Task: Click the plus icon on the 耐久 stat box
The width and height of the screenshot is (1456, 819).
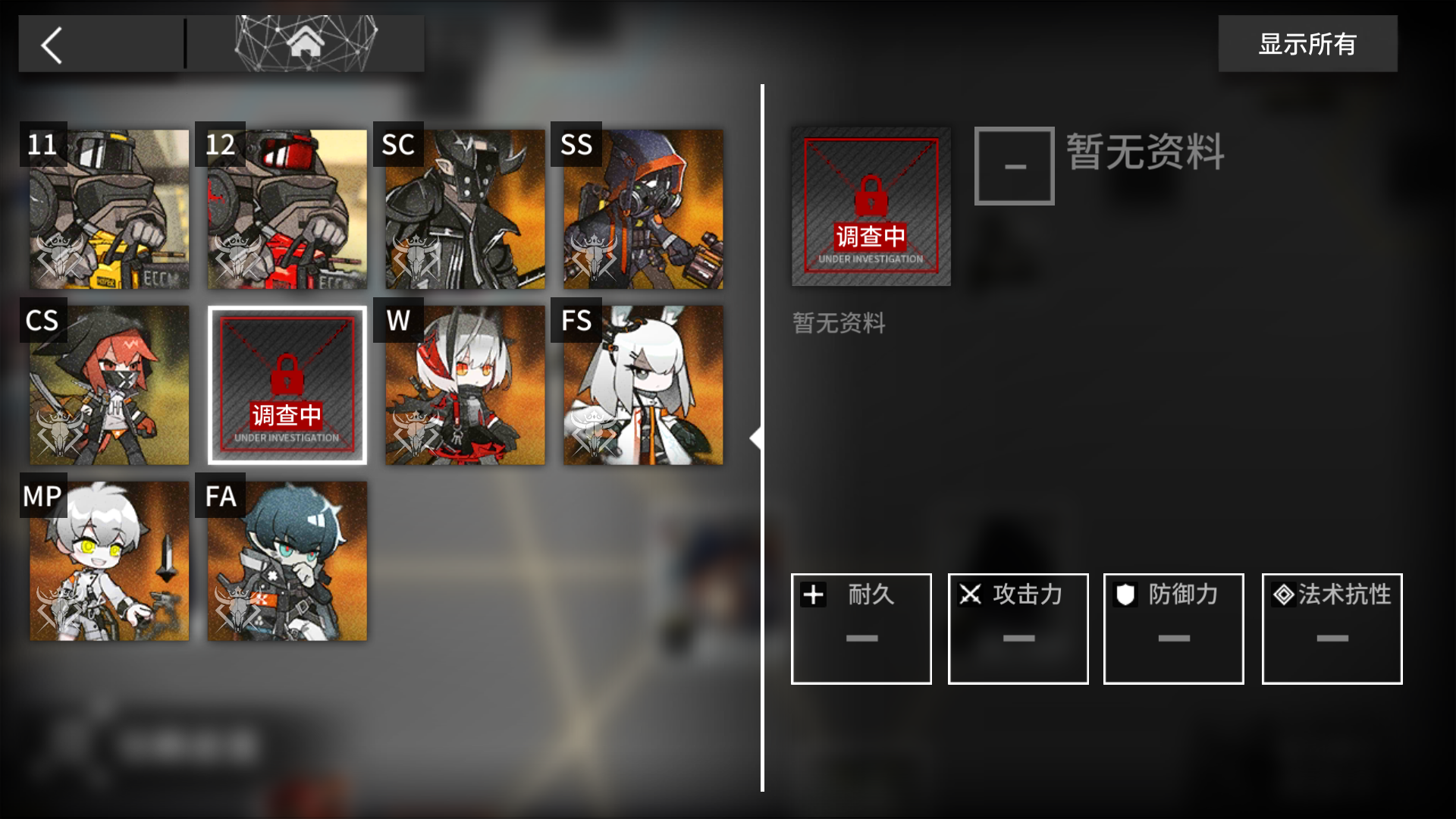Action: tap(813, 595)
